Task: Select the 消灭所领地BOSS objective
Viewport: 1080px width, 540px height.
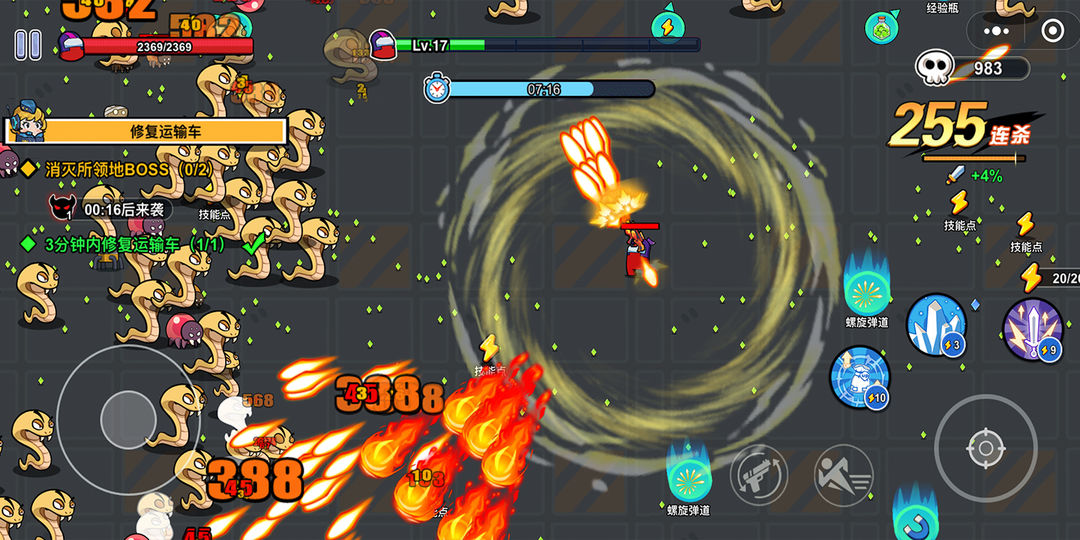Action: 127,169
